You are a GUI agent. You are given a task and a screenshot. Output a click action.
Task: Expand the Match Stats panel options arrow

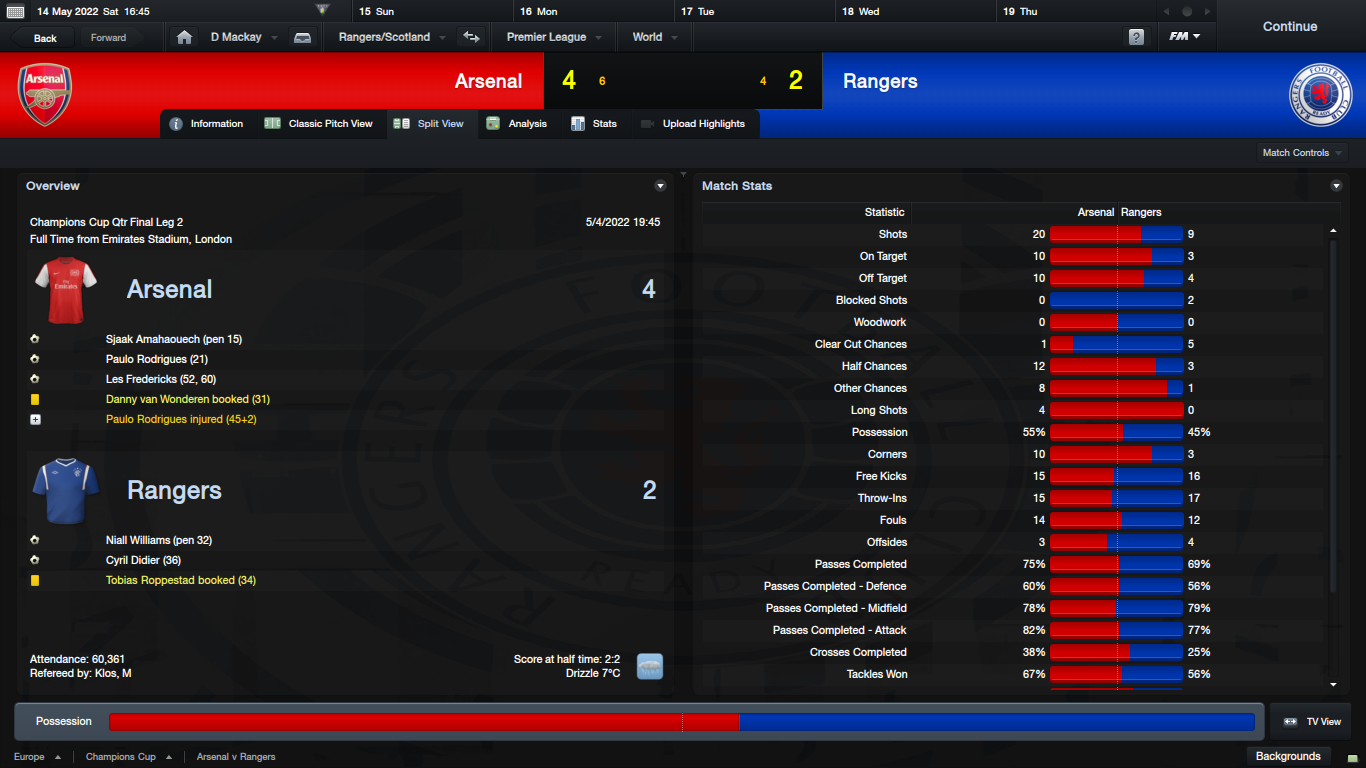click(x=1336, y=186)
